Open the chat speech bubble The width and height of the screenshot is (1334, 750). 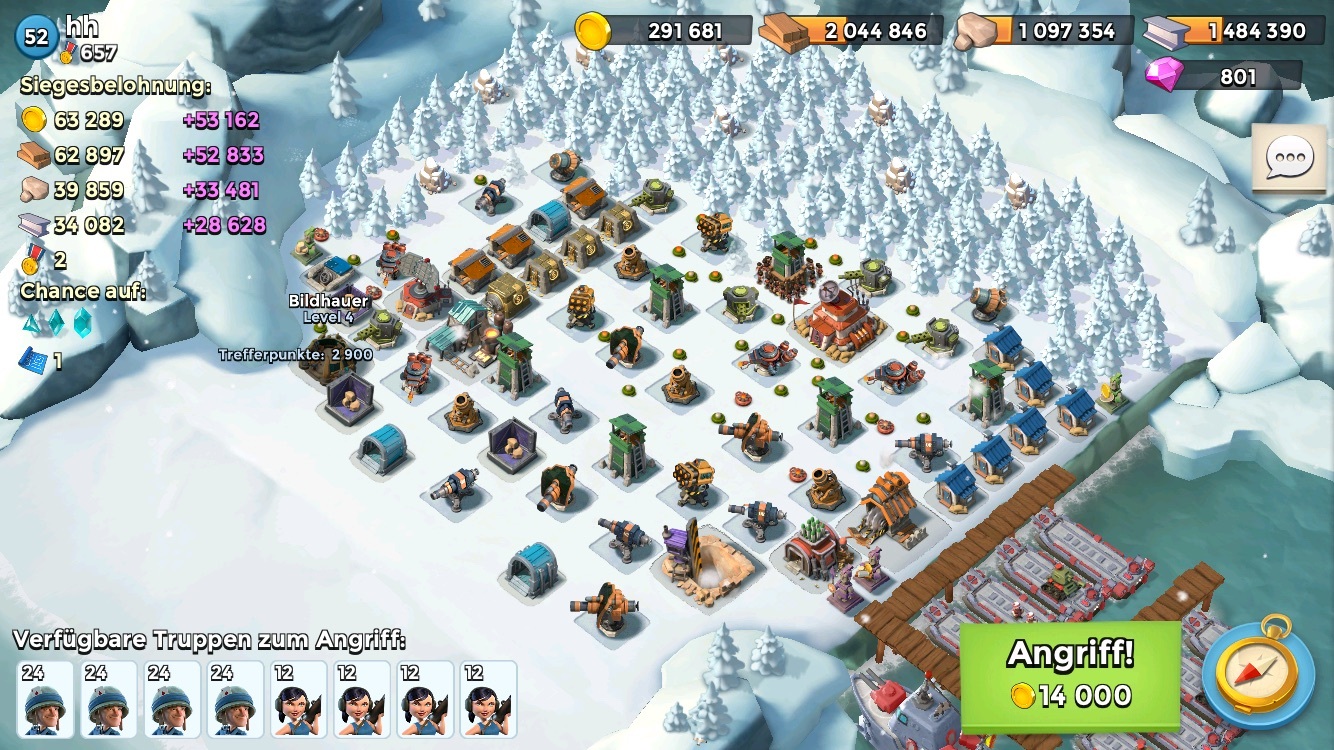1288,158
